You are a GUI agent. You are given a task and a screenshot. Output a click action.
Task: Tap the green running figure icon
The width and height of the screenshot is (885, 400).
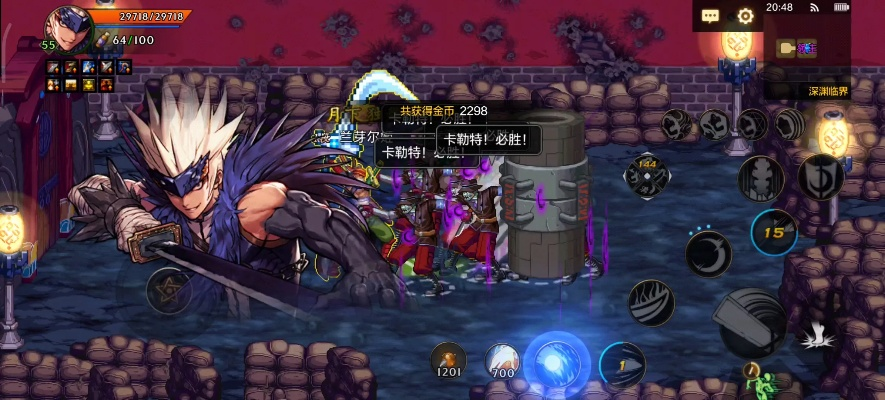[766, 383]
